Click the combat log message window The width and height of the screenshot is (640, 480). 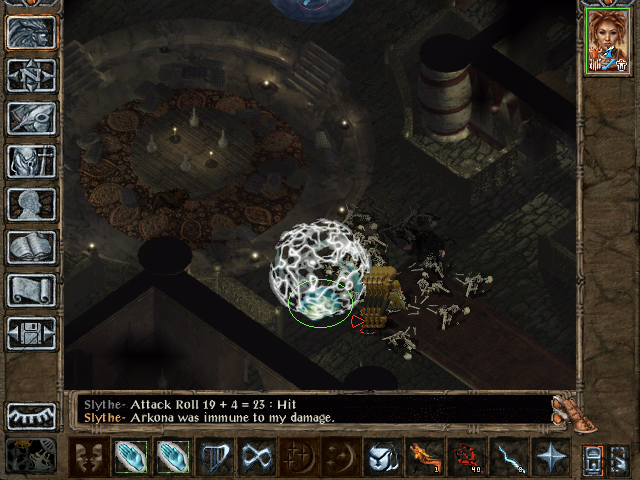click(x=310, y=410)
